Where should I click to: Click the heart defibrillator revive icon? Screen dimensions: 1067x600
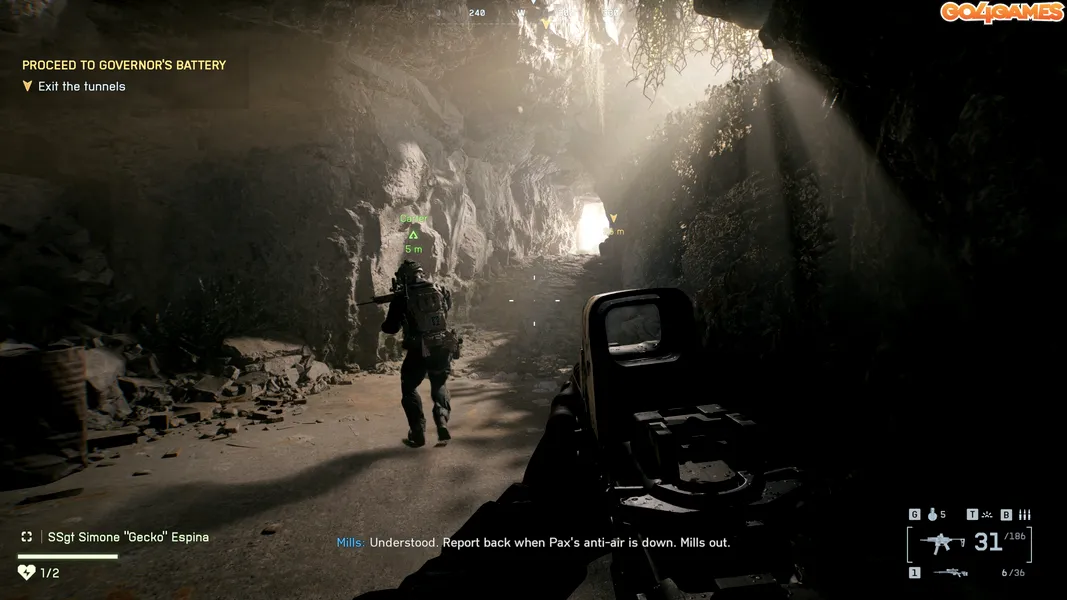27,573
